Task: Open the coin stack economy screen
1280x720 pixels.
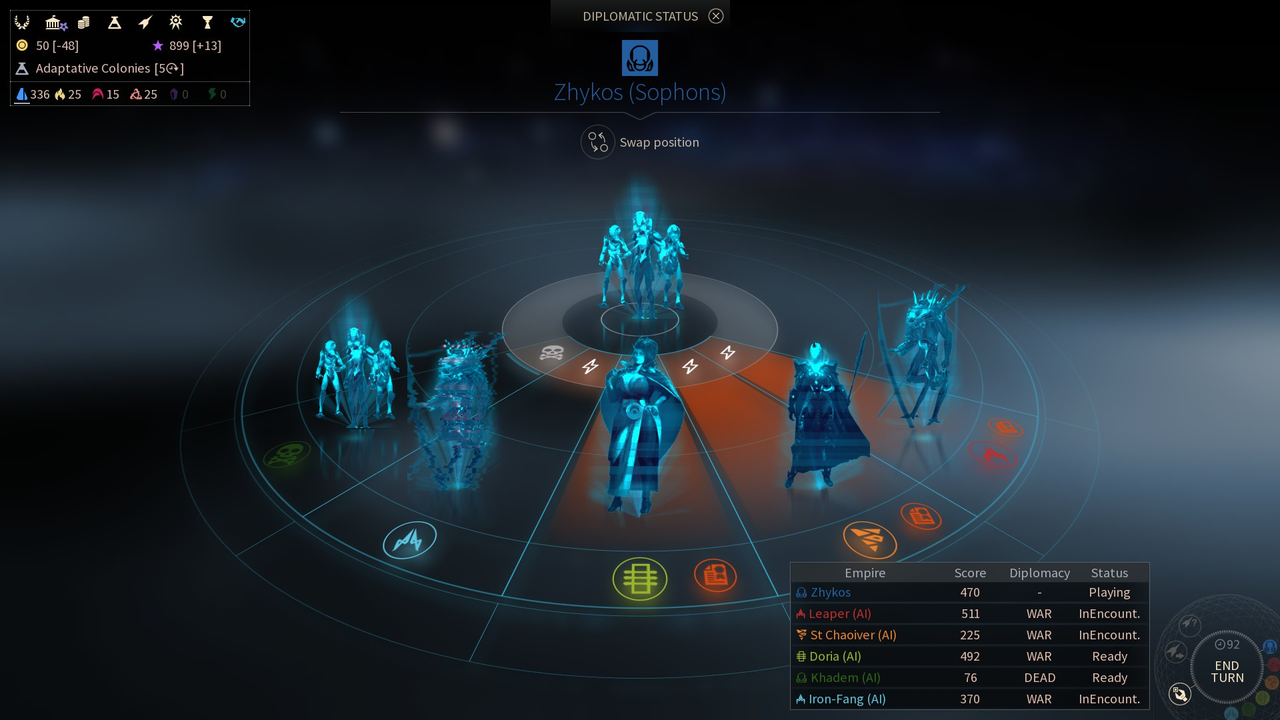Action: click(84, 22)
